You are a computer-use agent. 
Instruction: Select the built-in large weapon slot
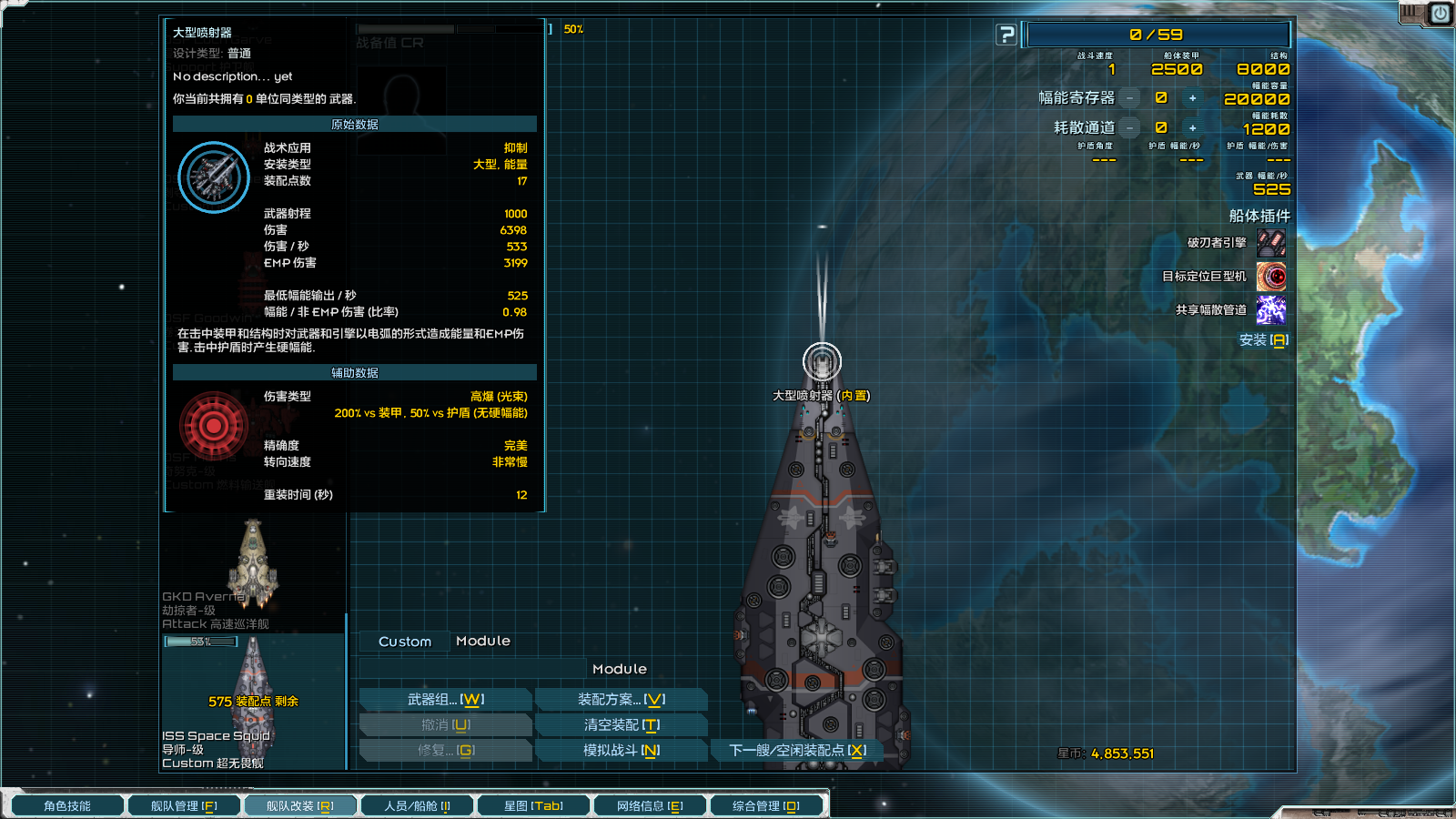coord(822,362)
